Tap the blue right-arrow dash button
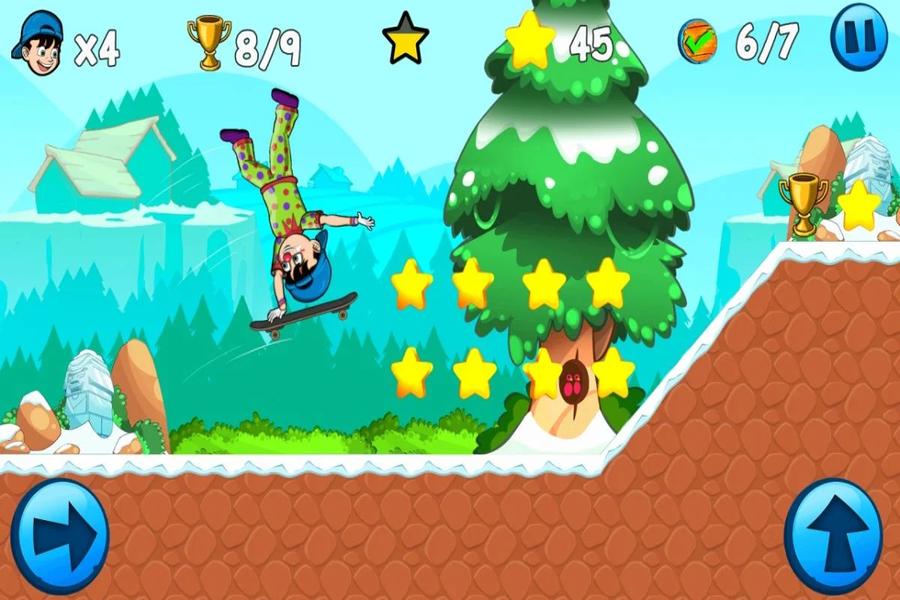Screen dimensions: 900x600 pyautogui.click(x=59, y=537)
